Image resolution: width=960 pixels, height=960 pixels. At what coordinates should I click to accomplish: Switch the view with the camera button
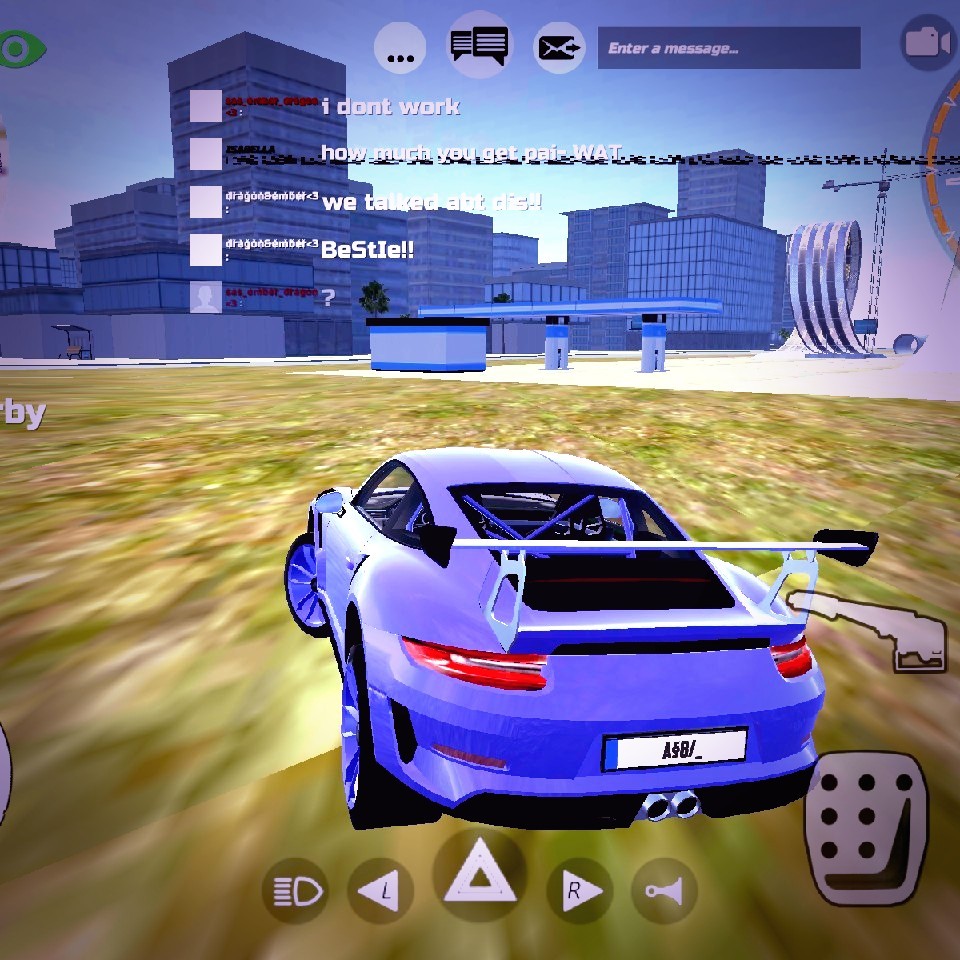pos(927,44)
